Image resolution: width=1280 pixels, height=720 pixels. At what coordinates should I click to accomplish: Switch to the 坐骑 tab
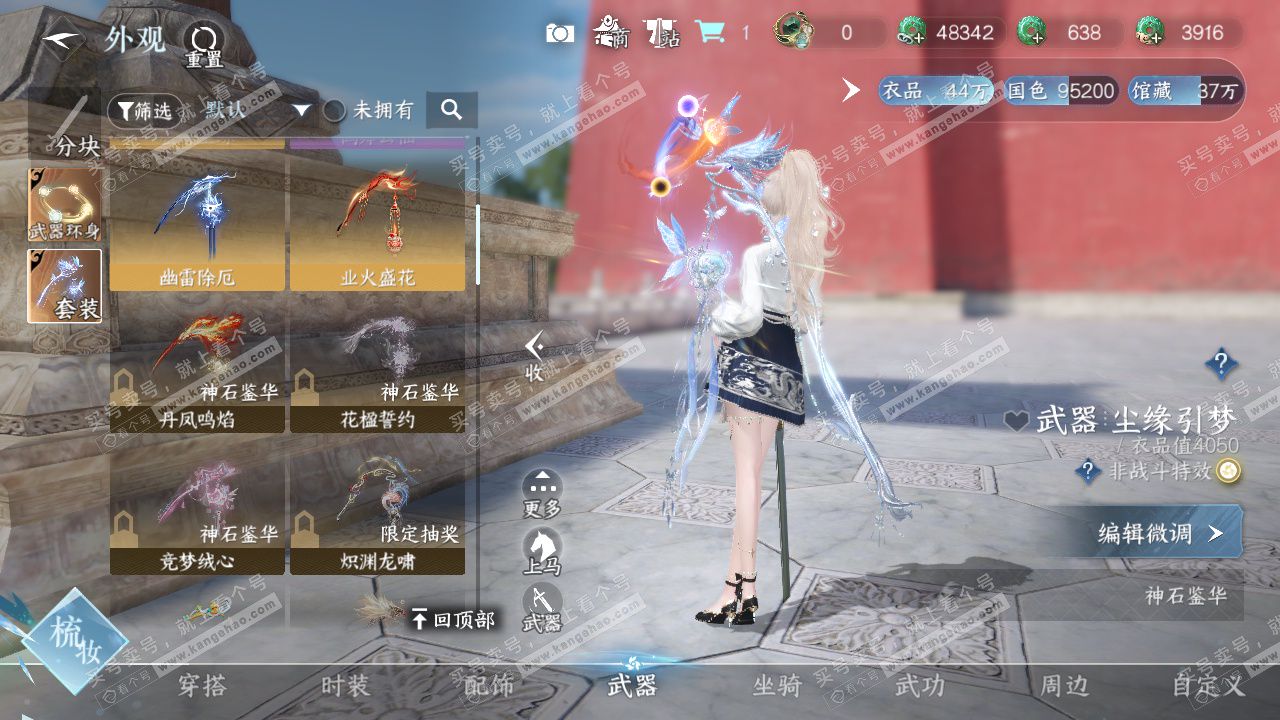click(x=777, y=686)
